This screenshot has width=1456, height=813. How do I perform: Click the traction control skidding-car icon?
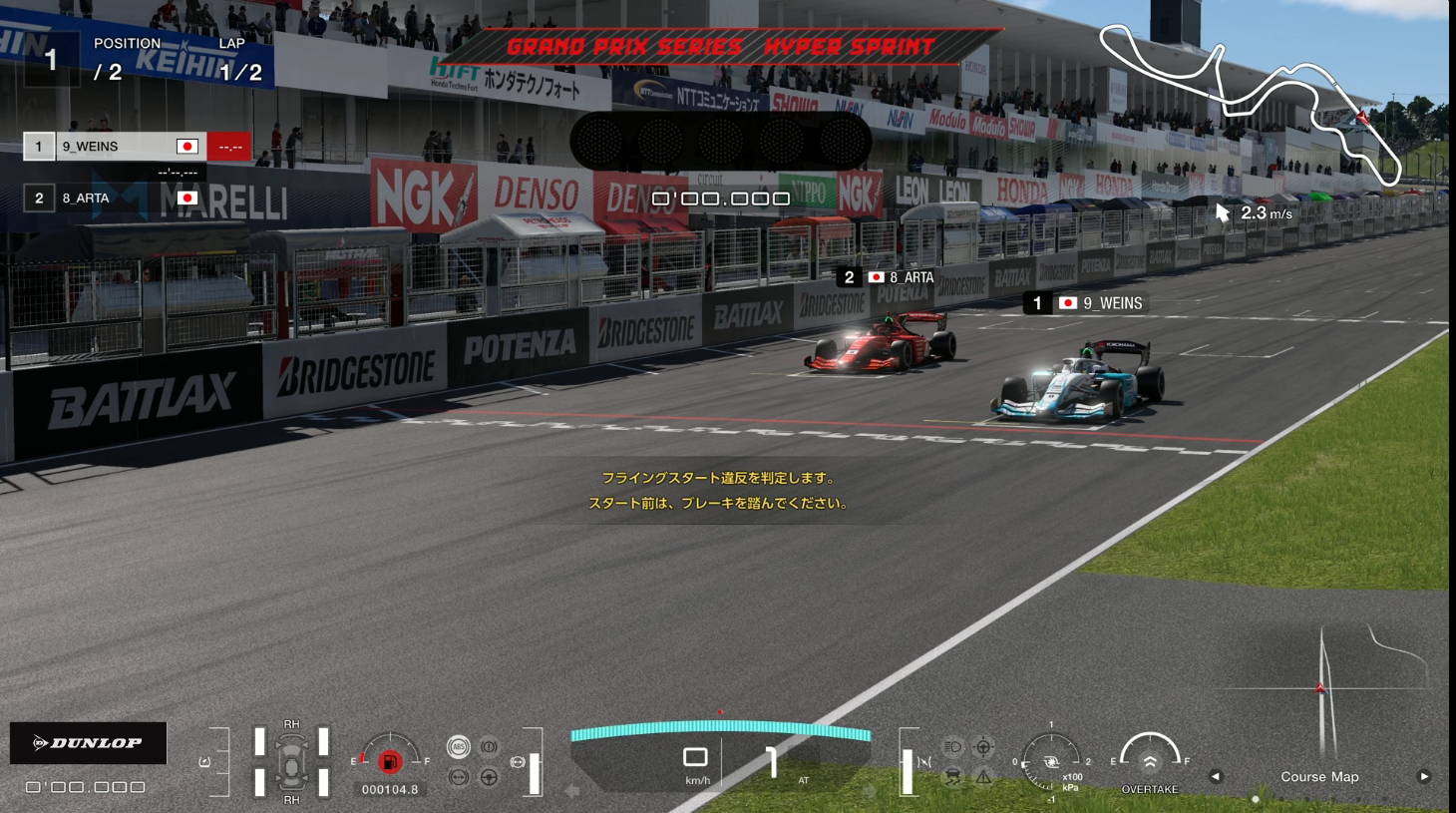point(952,776)
